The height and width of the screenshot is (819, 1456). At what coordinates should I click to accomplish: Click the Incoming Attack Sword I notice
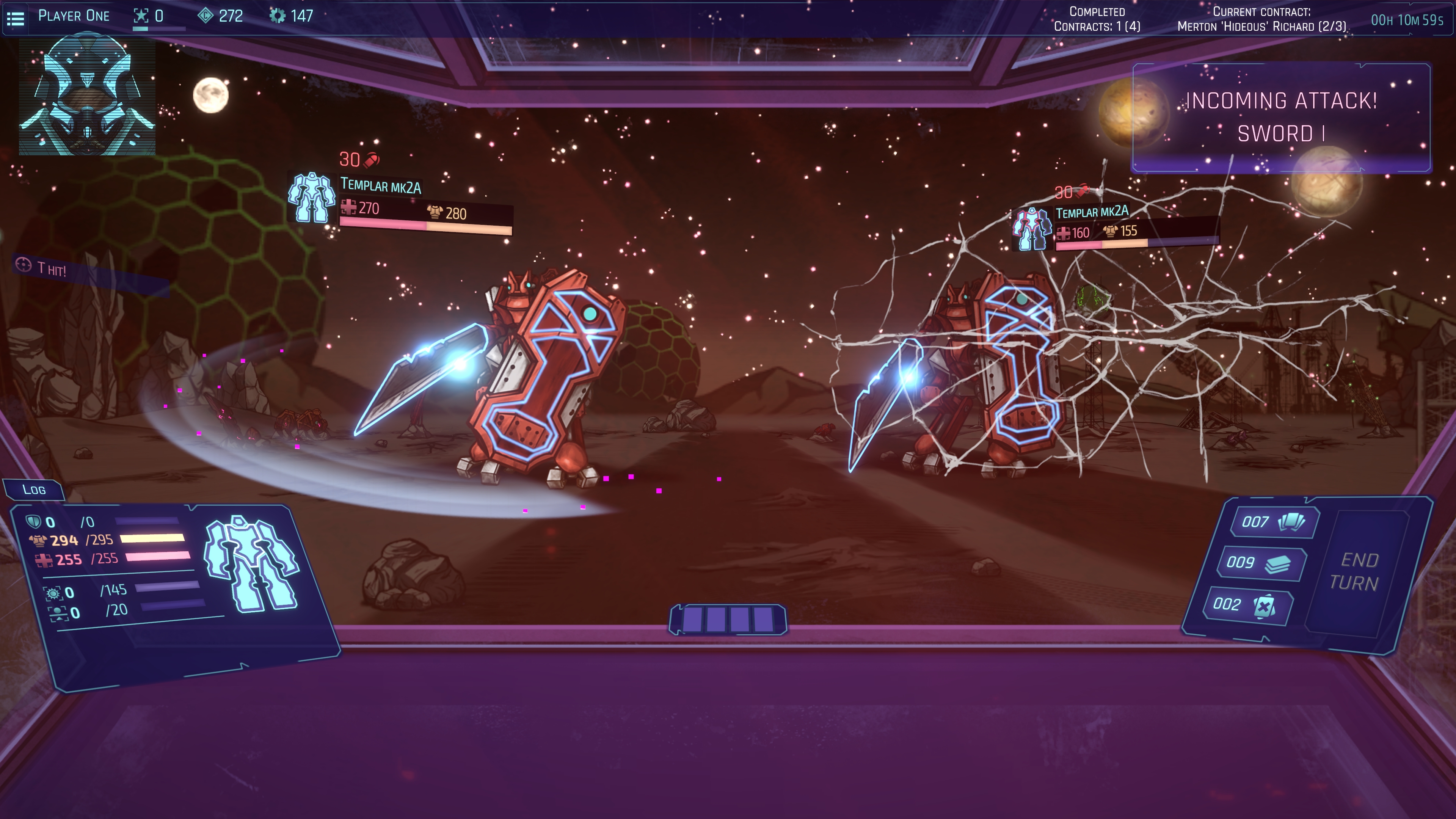(x=1281, y=117)
